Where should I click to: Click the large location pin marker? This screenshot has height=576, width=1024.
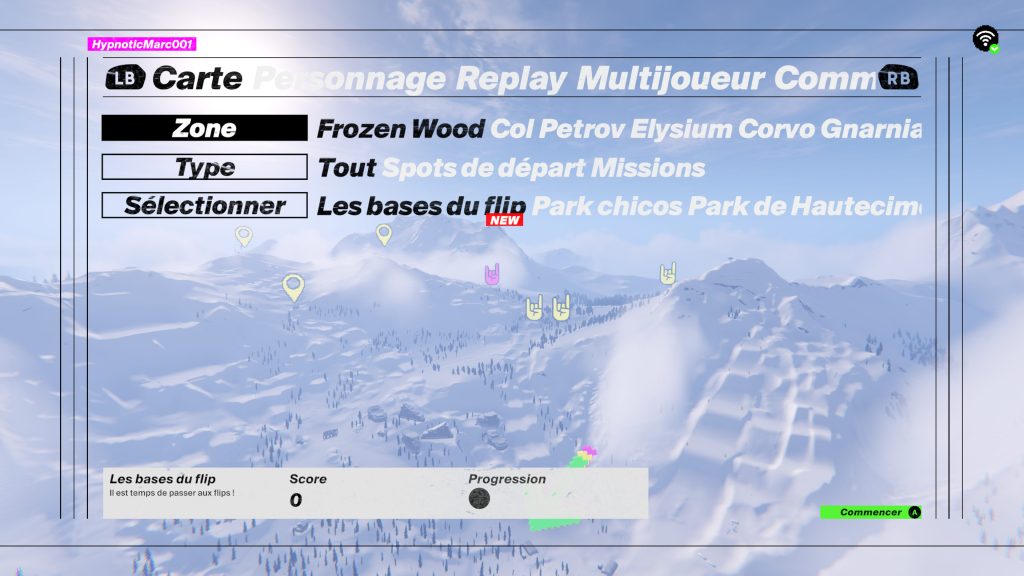pos(292,287)
